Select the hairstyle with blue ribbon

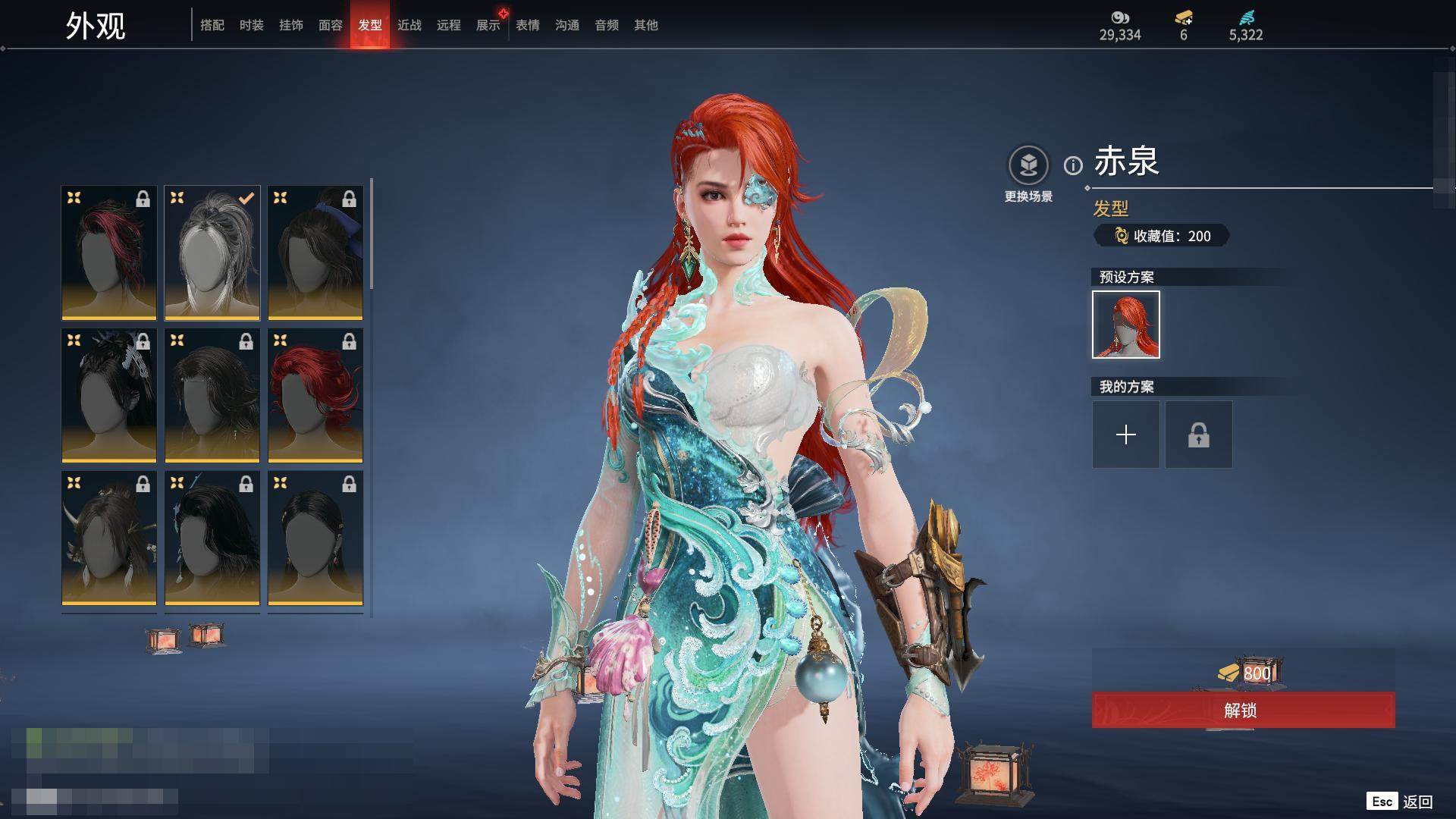pyautogui.click(x=315, y=253)
